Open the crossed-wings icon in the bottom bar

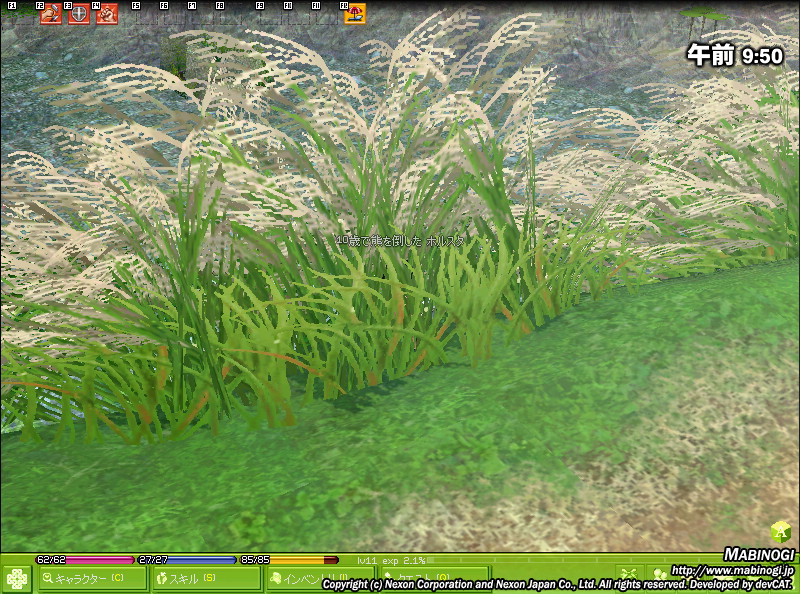pos(628,575)
